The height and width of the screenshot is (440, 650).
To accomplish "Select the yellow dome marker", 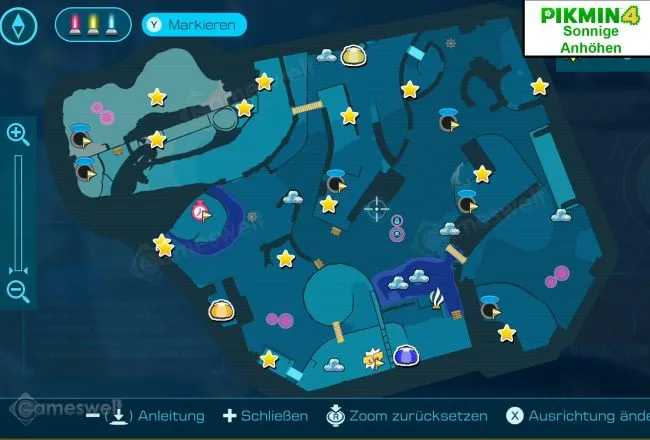I will 352,55.
